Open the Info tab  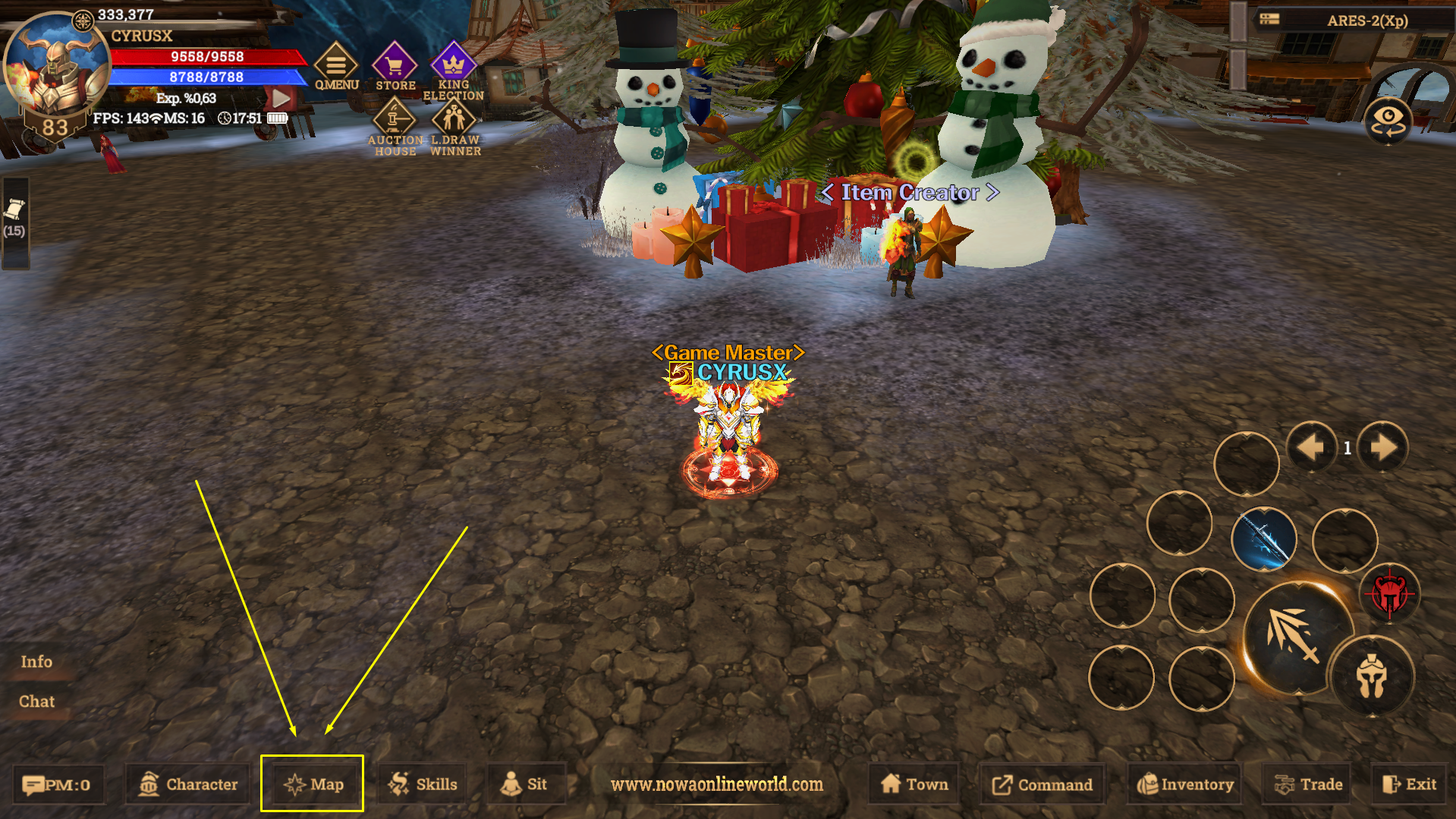point(36,661)
